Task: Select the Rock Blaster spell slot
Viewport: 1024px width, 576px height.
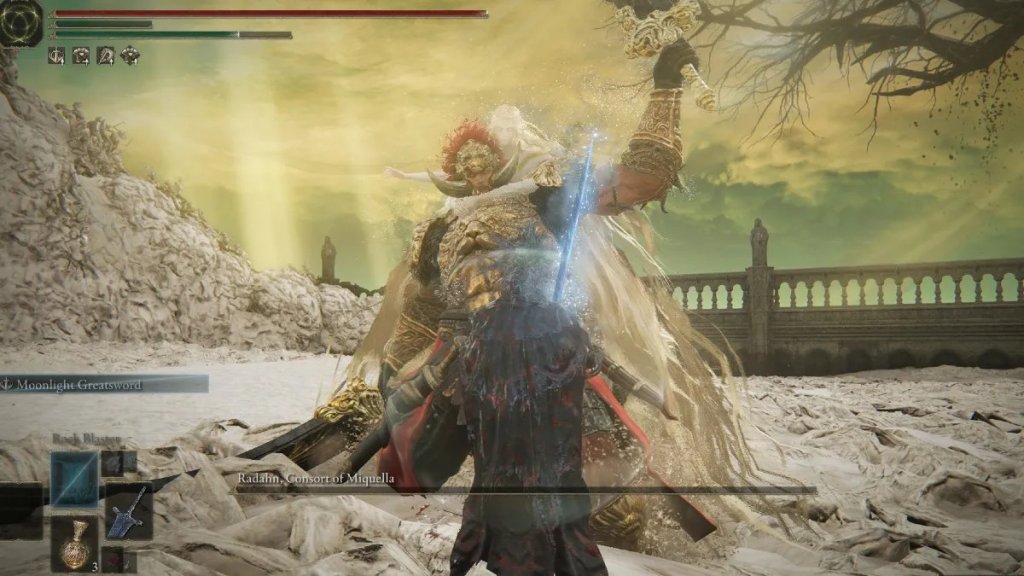Action: tap(75, 478)
